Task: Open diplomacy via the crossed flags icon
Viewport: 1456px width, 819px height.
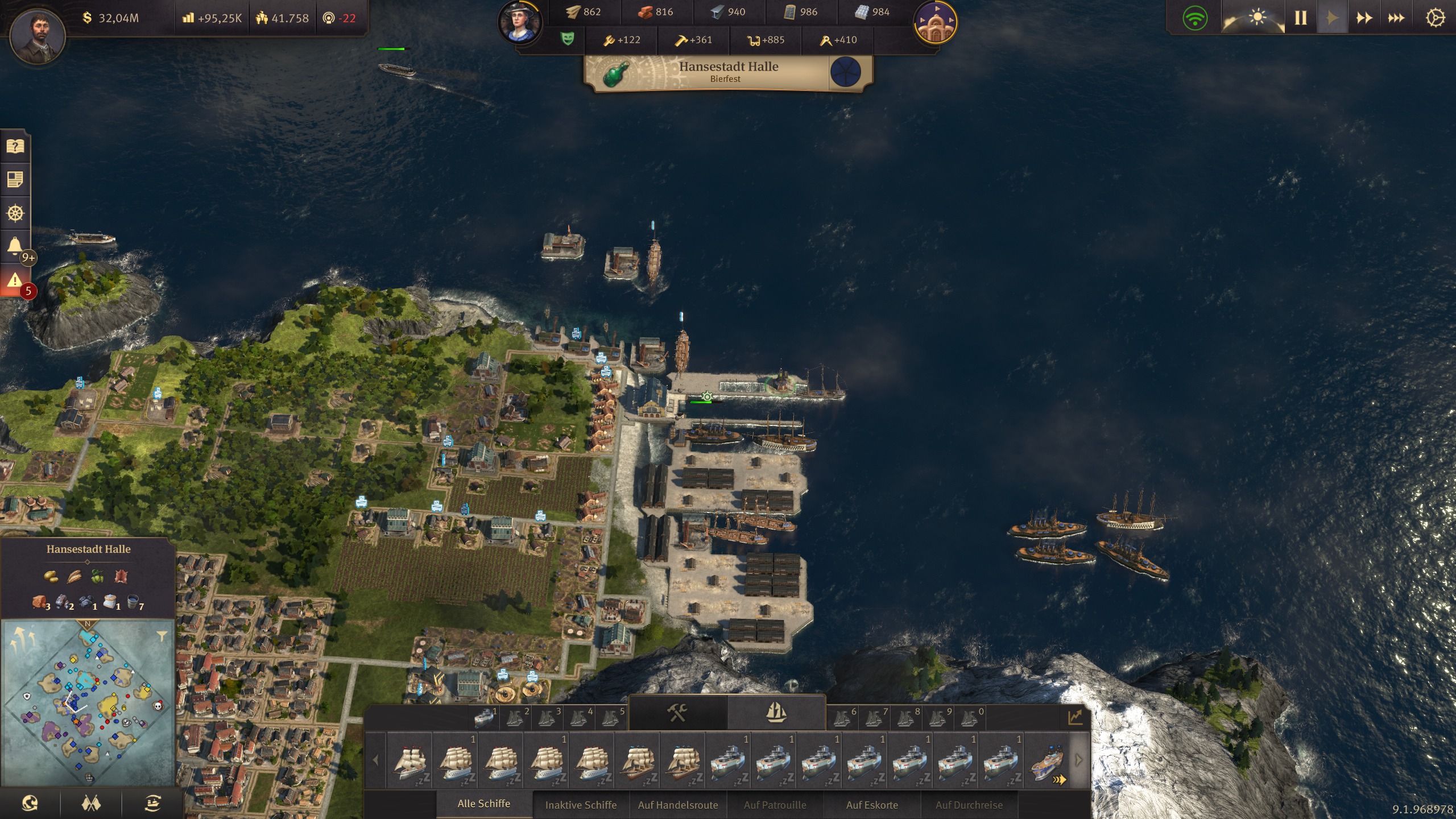Action: 91,804
